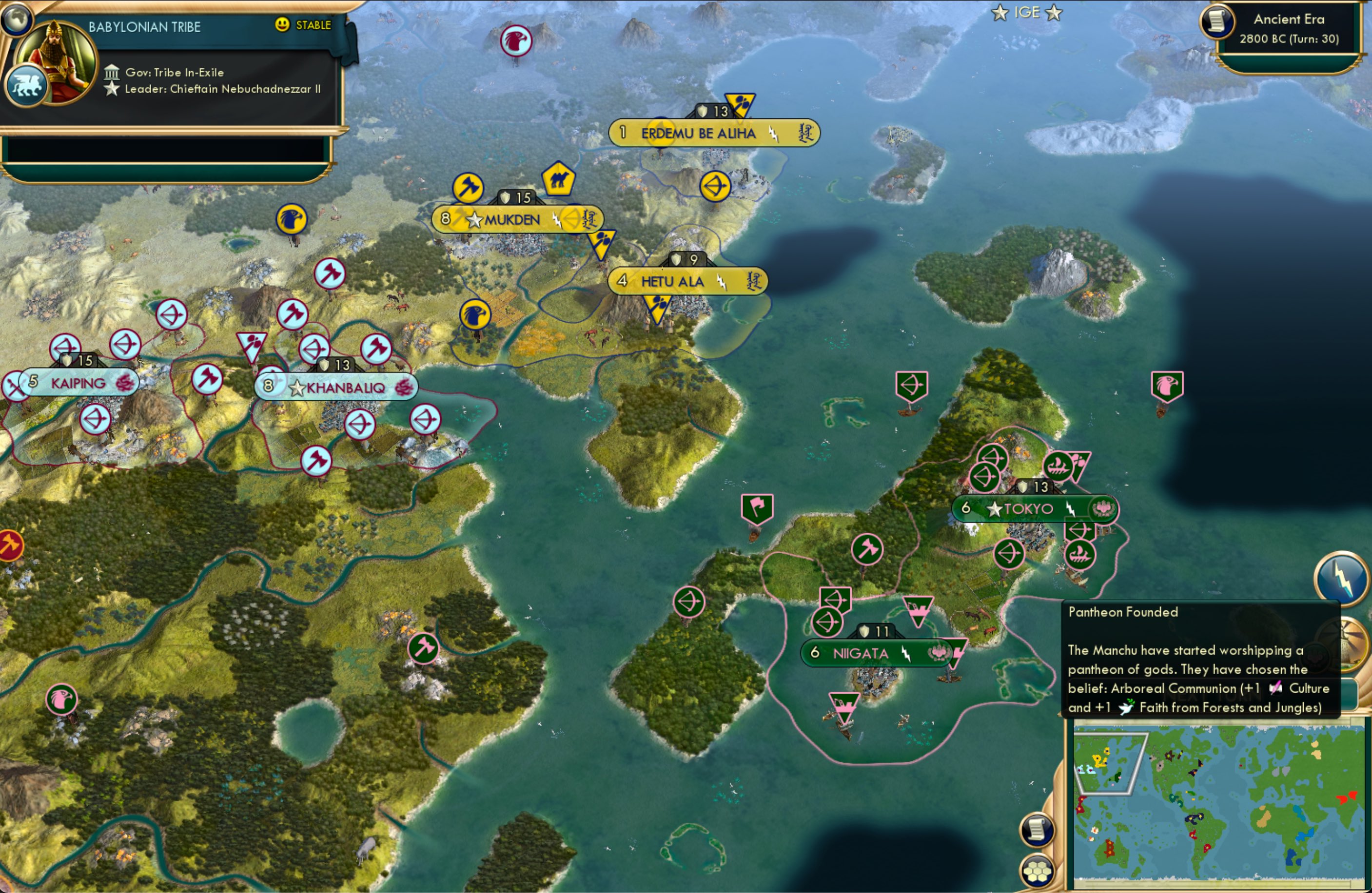The height and width of the screenshot is (893, 1372).
Task: Click the Hetu Ala city banner
Action: 686,281
